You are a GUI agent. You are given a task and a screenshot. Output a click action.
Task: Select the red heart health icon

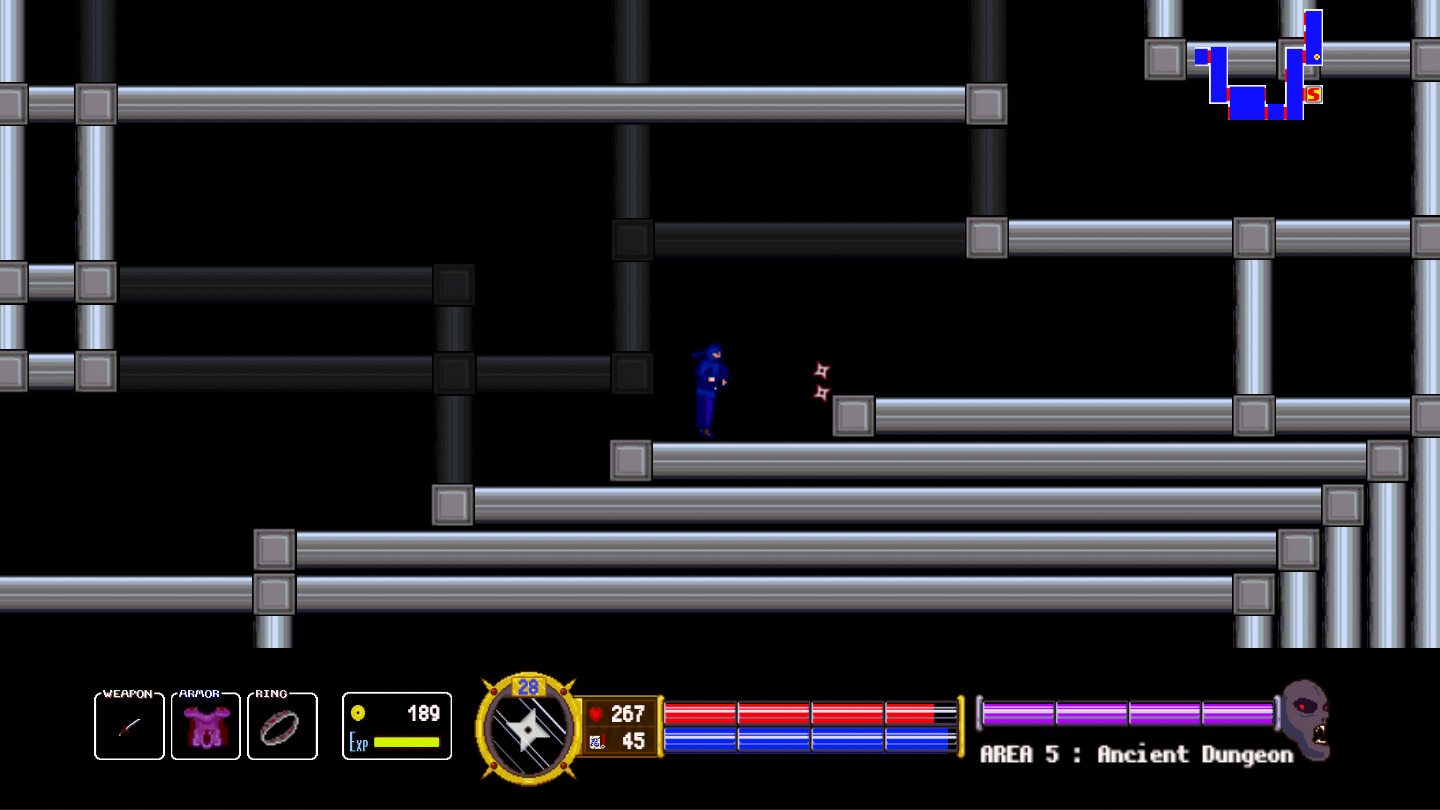pyautogui.click(x=597, y=712)
